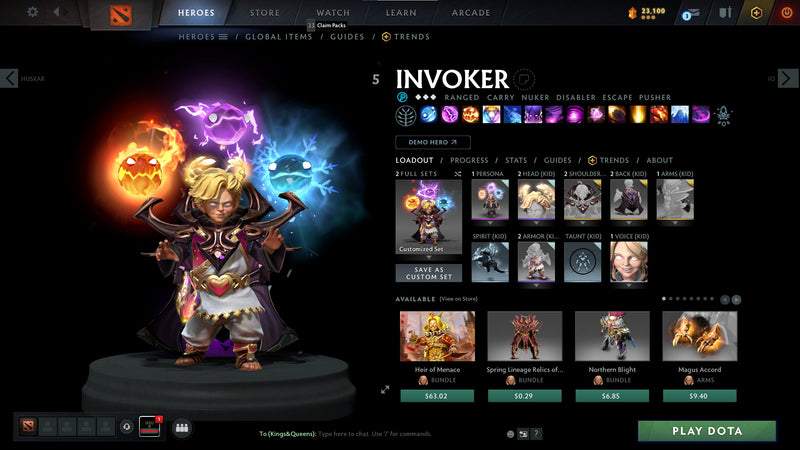Open the settings gear icon
800x450 pixels.
point(32,12)
